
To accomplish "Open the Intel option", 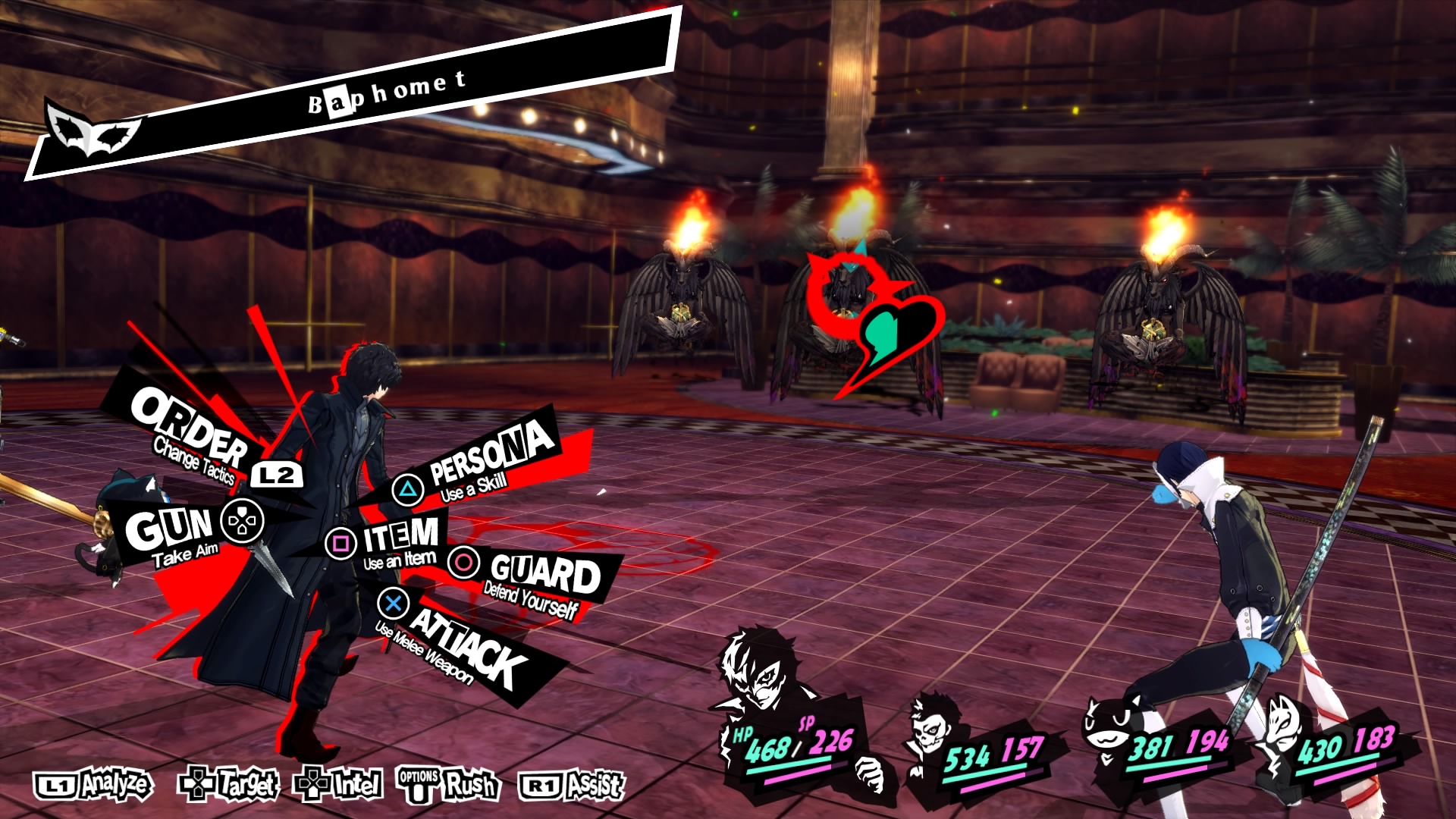I will click(x=339, y=785).
